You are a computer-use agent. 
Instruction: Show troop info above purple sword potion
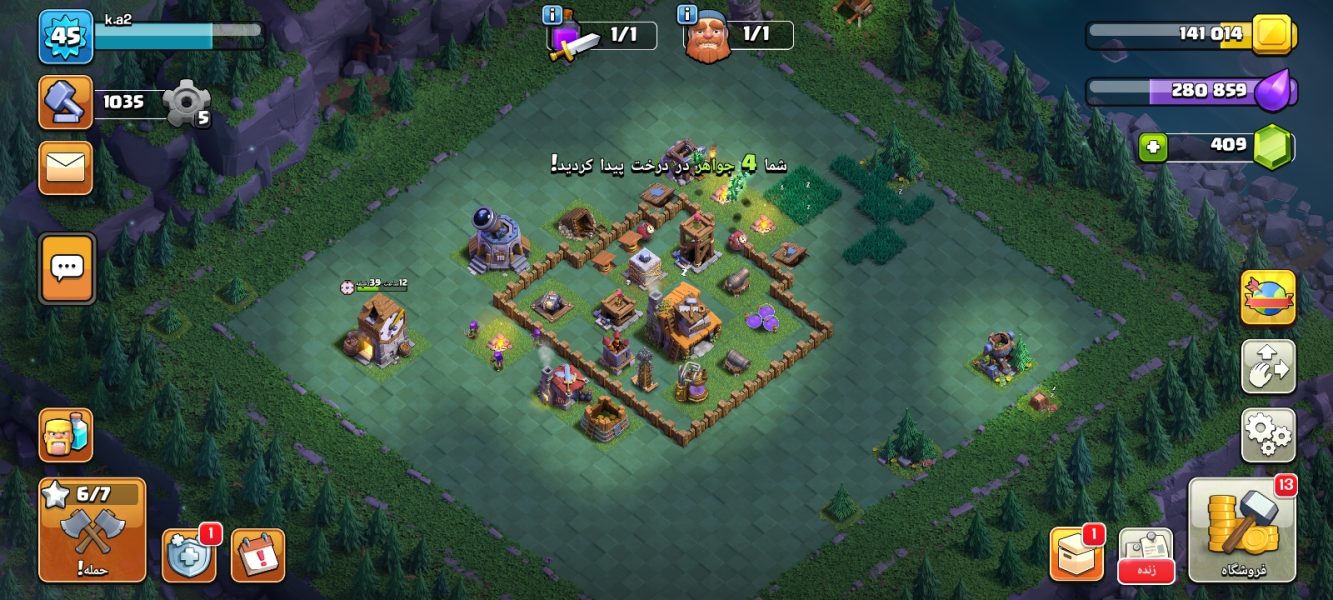coord(552,15)
